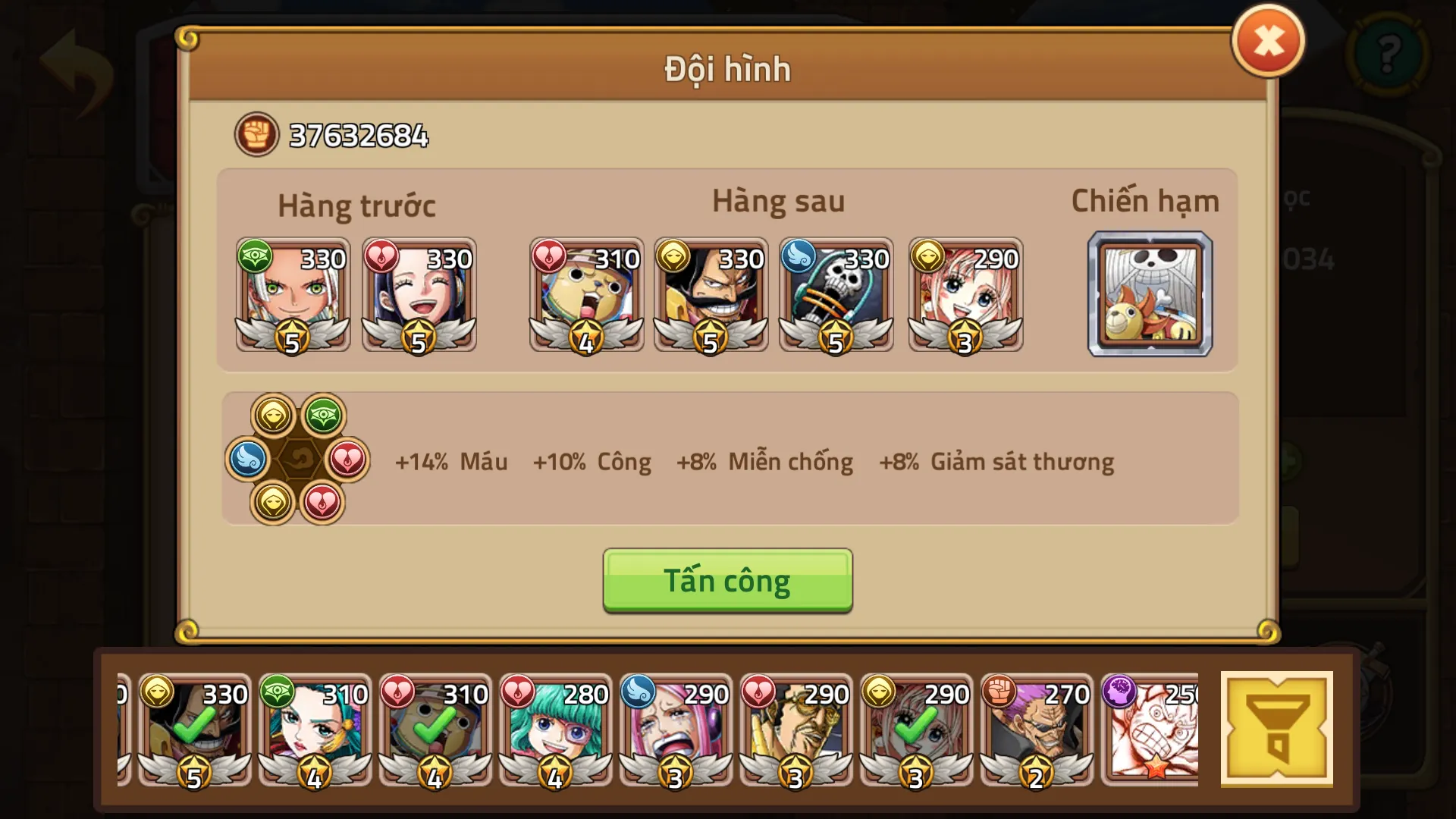
Task: Select the green-haired hero in the bottom roster
Action: (x=554, y=732)
